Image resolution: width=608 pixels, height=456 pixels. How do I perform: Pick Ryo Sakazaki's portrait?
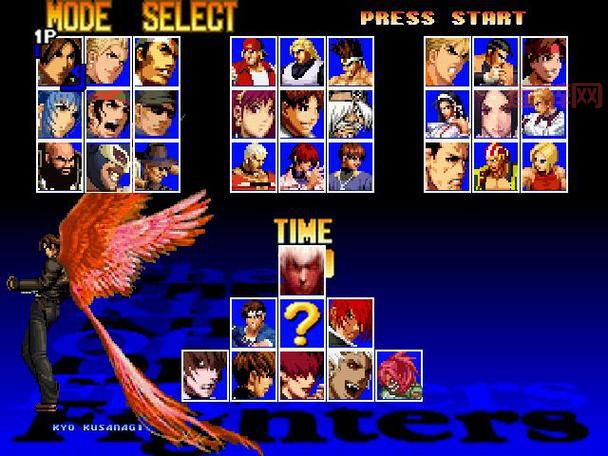[447, 62]
